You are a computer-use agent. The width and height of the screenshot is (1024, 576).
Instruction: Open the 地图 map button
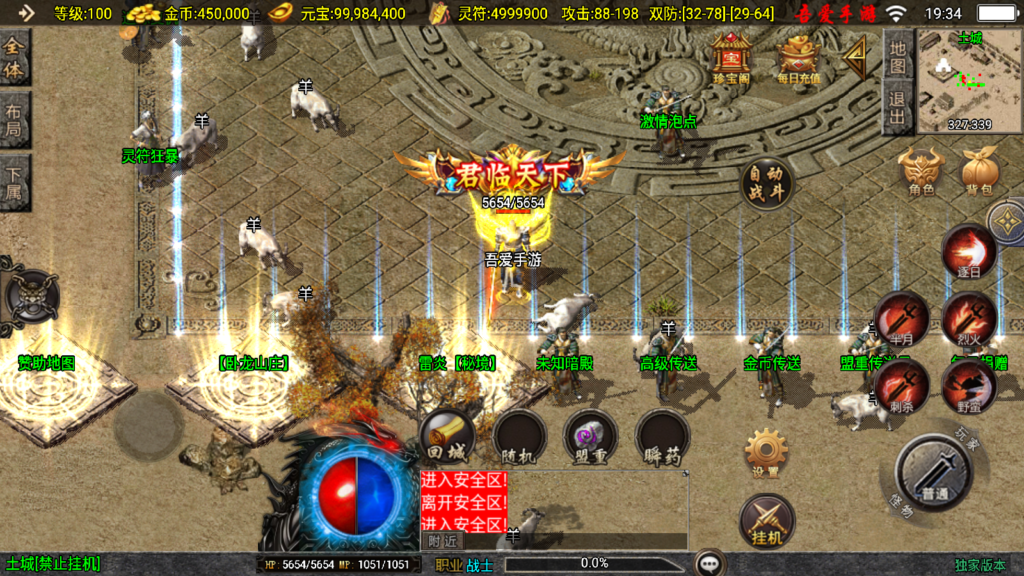[x=897, y=56]
